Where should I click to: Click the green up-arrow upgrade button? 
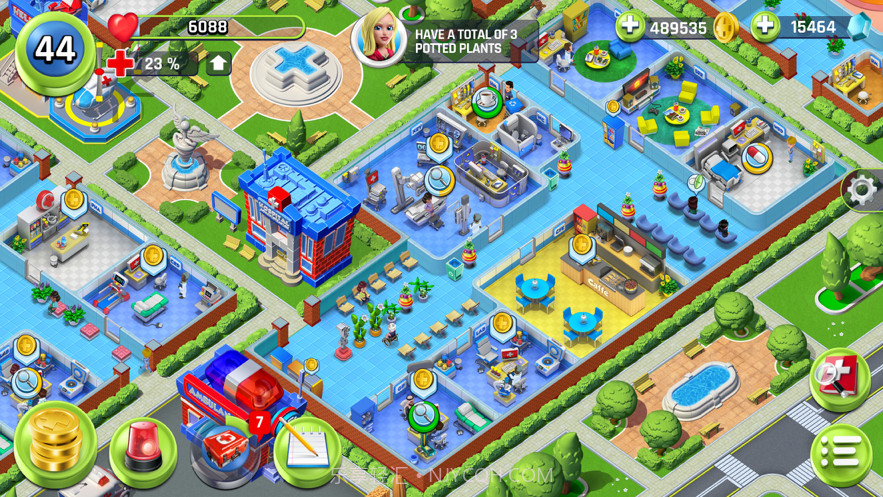(218, 64)
